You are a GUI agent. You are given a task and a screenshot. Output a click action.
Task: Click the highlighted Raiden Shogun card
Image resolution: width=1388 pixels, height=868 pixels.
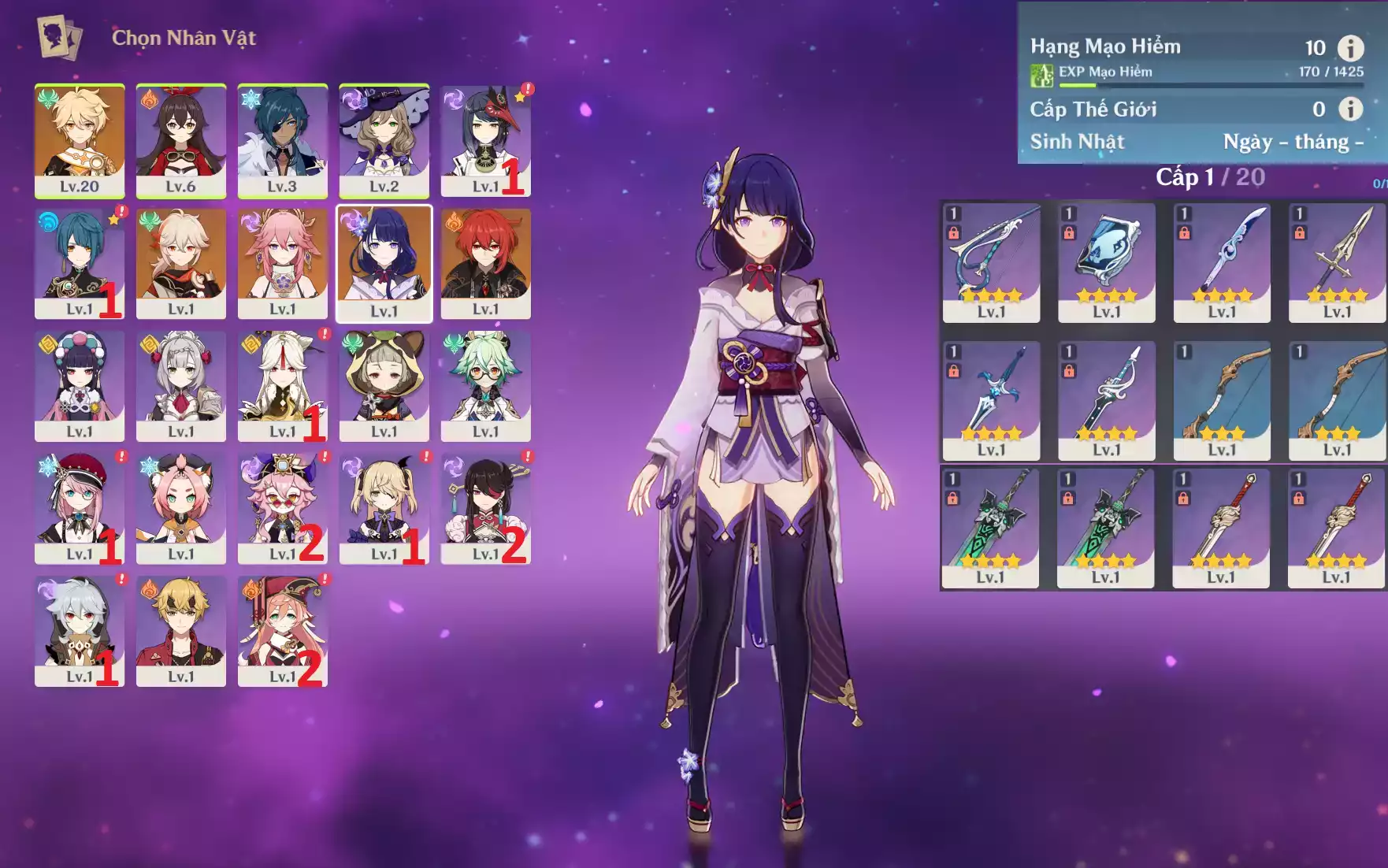[384, 263]
